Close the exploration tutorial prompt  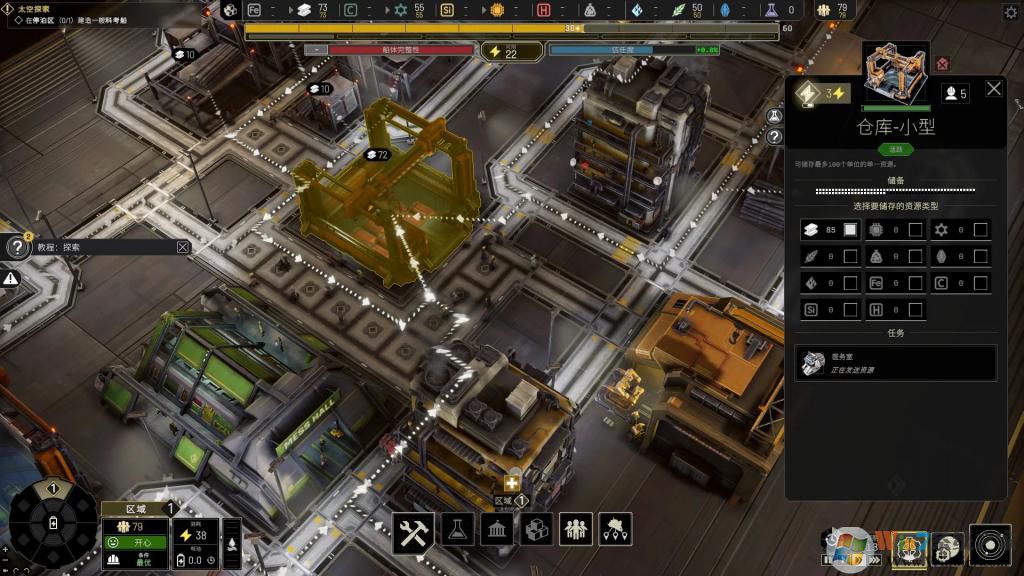183,247
